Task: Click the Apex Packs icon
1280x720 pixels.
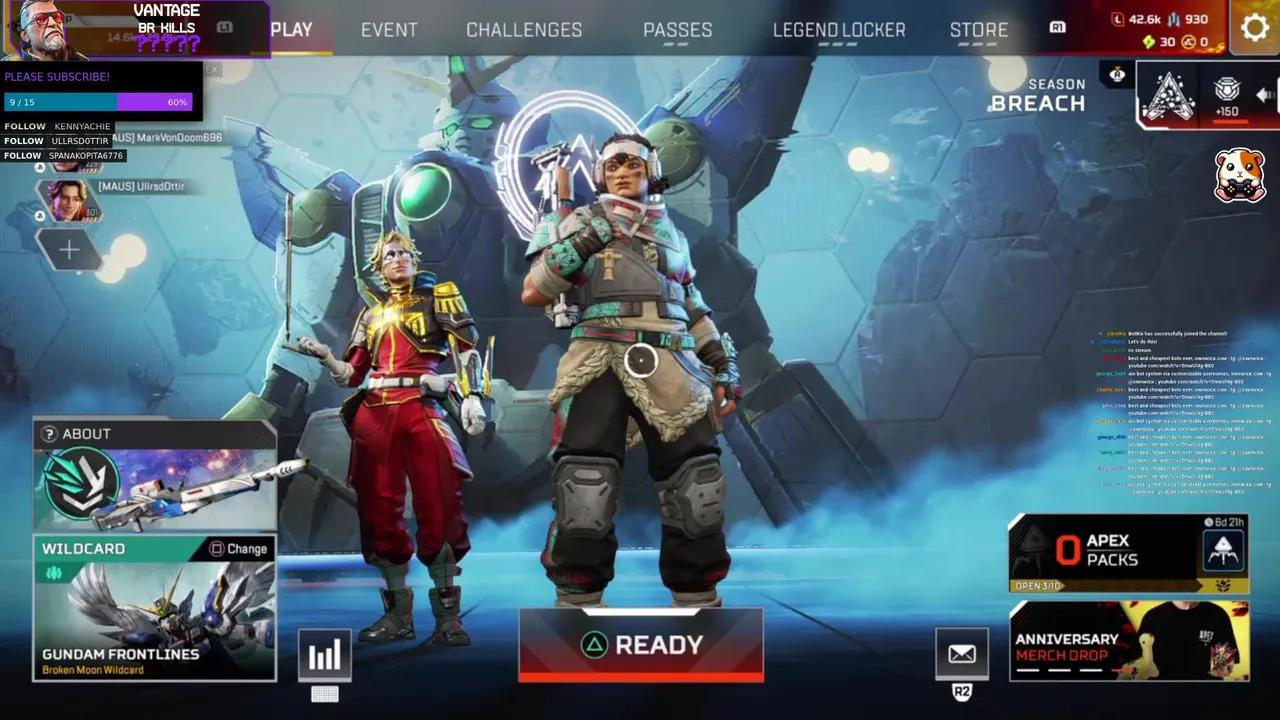Action: [x=1223, y=551]
